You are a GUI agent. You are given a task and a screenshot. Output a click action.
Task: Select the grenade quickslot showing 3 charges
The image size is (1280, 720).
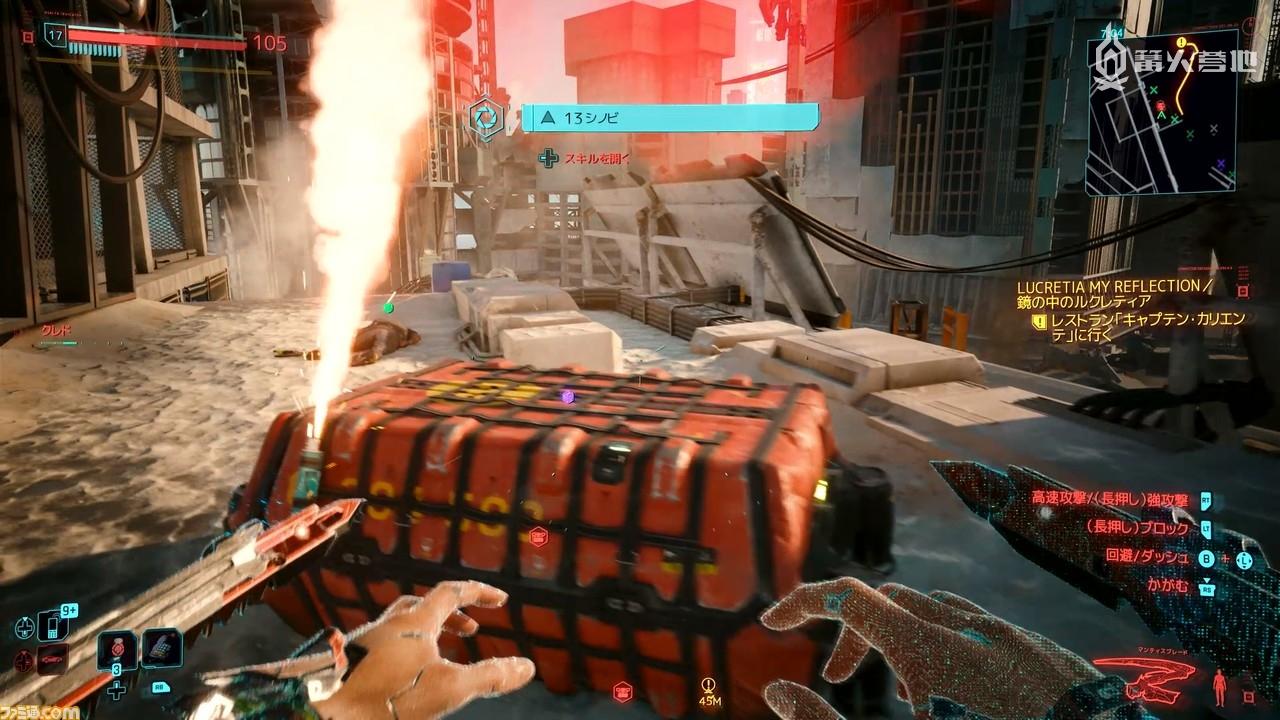click(117, 650)
